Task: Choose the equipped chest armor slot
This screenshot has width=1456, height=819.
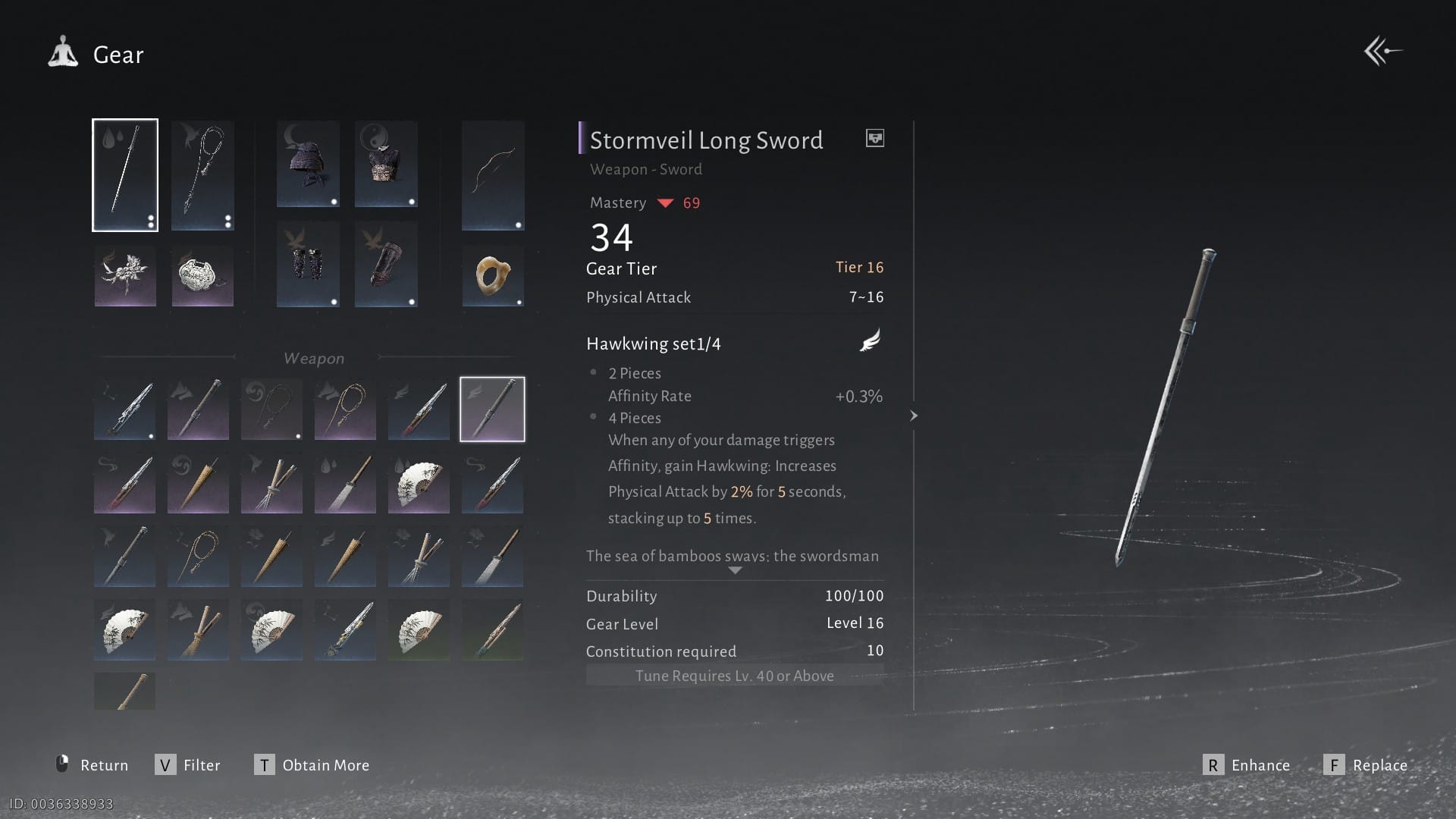Action: pyautogui.click(x=386, y=164)
